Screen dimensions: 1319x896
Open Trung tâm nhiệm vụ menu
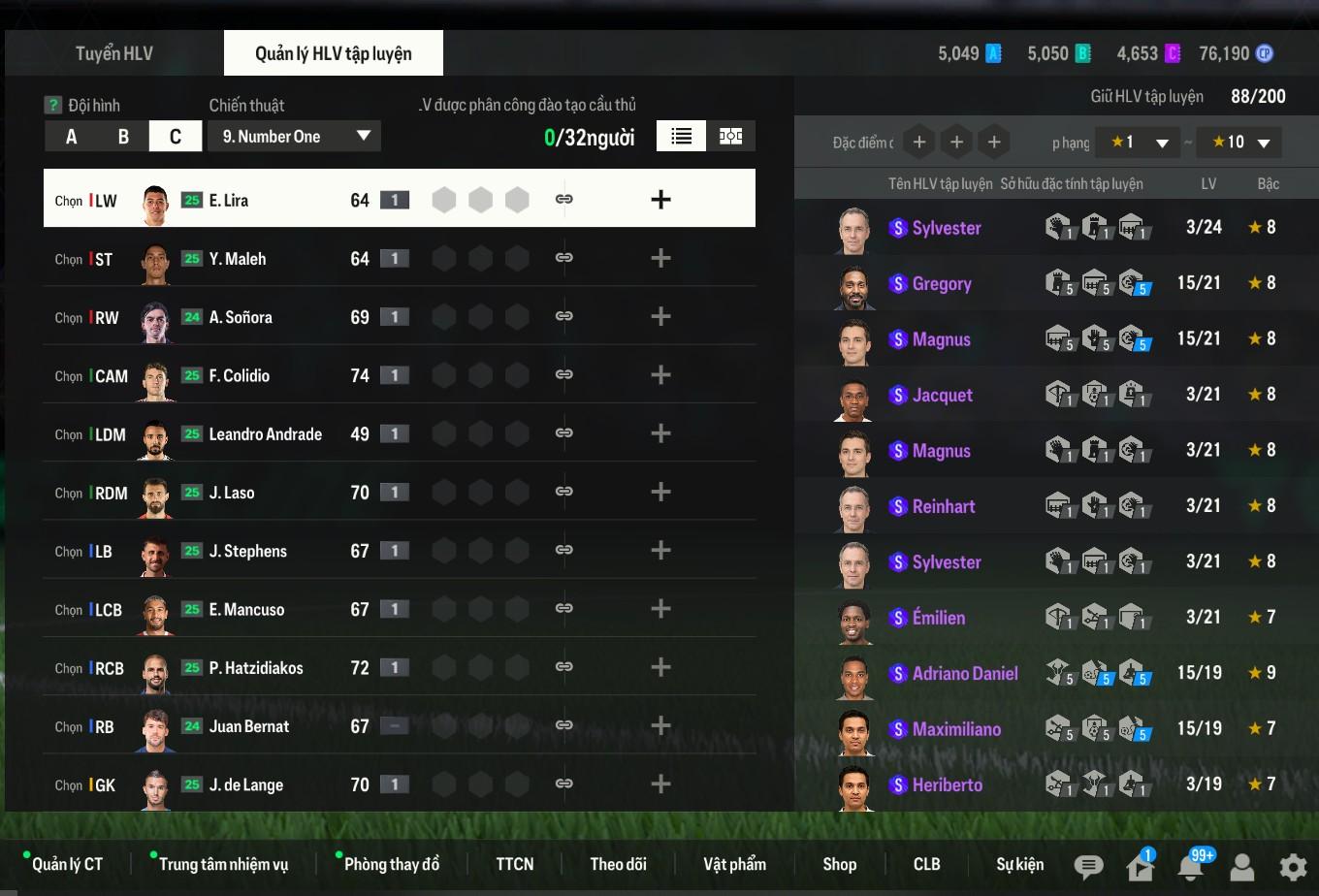pyautogui.click(x=223, y=864)
